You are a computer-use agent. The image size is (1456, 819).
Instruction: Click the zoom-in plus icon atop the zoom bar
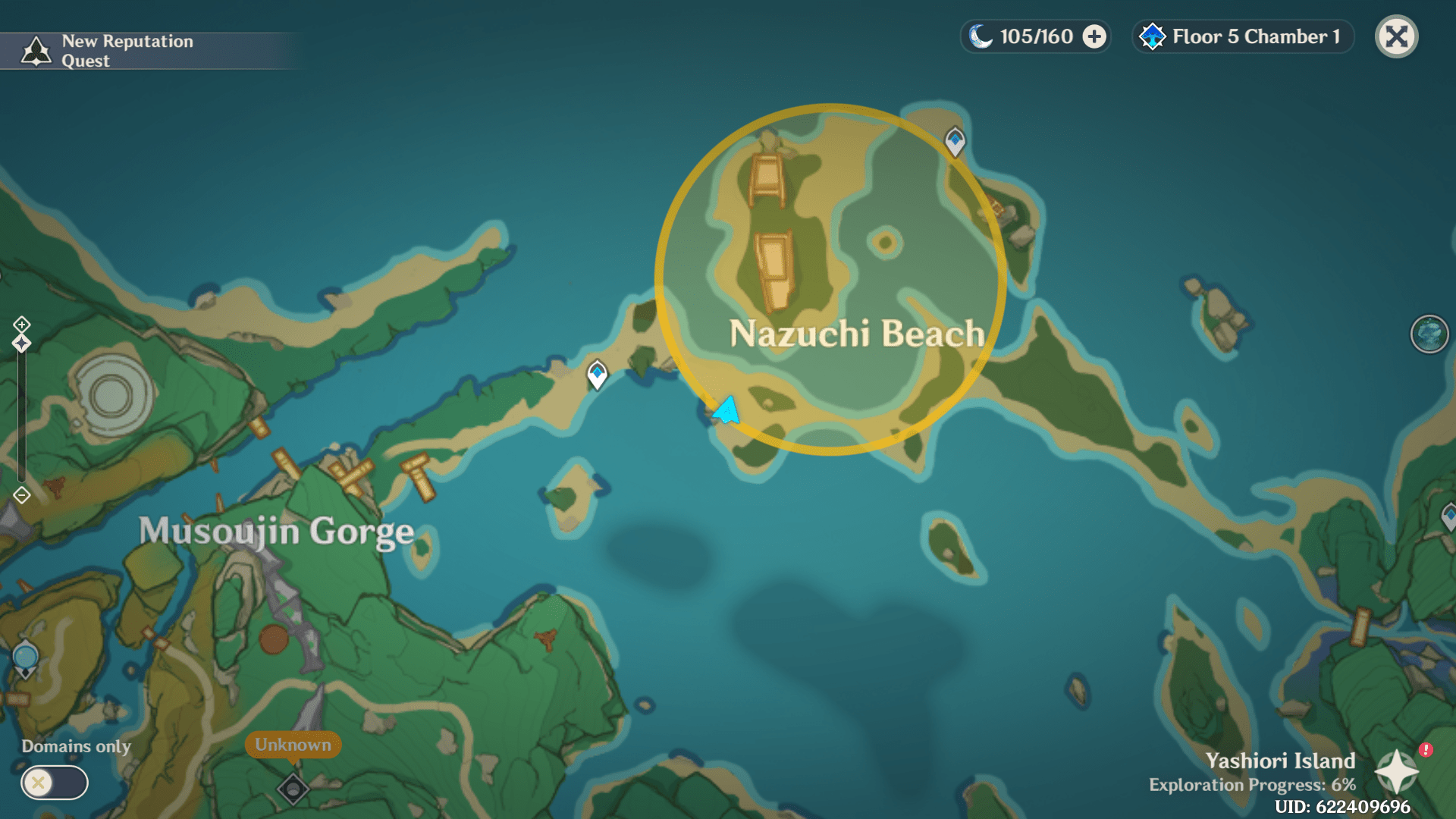click(x=20, y=325)
